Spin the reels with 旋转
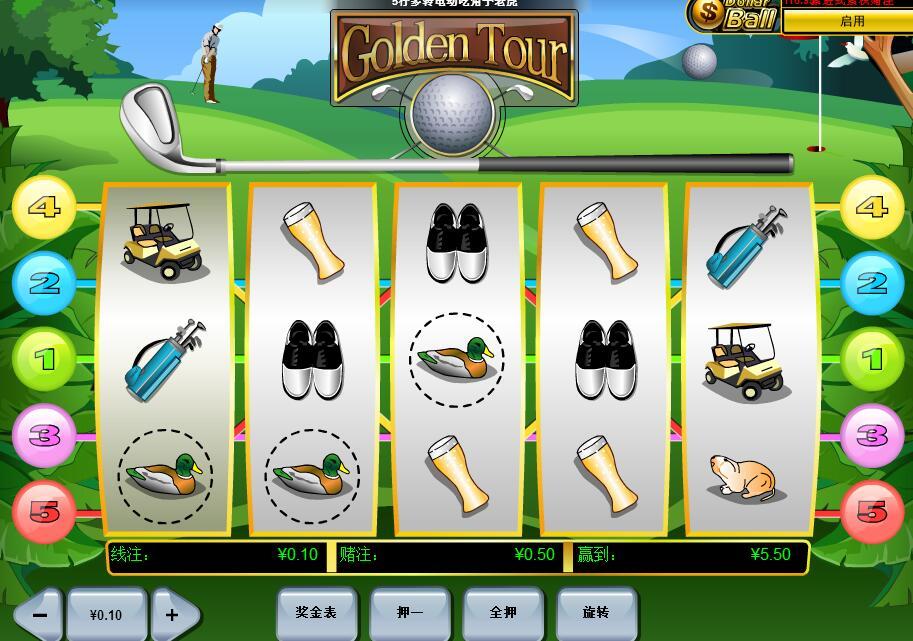The width and height of the screenshot is (913, 641). pyautogui.click(x=596, y=612)
